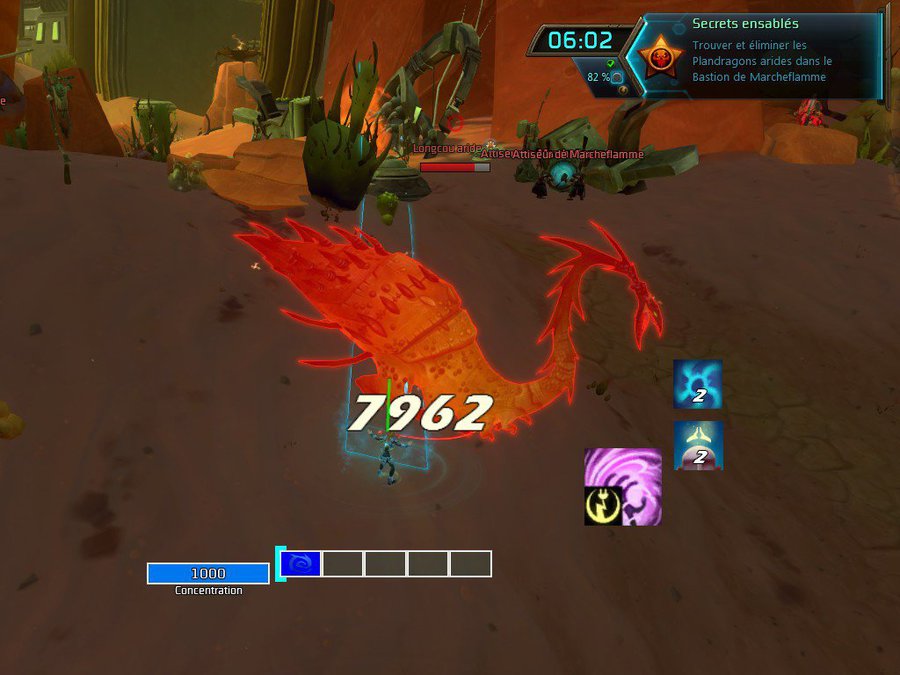This screenshot has height=675, width=900.
Task: Open the Secrets ensablés quest tracker
Action: coord(745,24)
